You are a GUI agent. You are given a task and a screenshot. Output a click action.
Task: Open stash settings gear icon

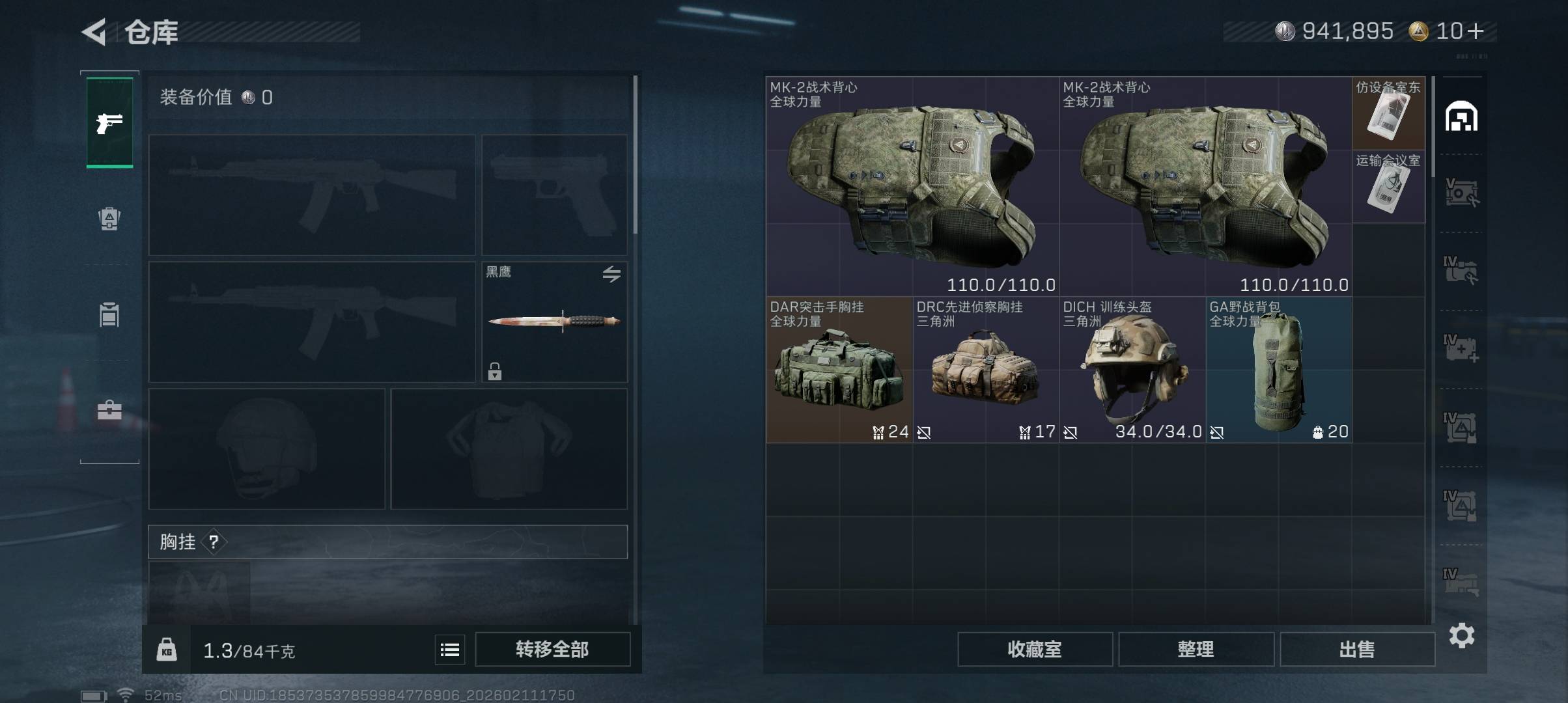(x=1461, y=635)
